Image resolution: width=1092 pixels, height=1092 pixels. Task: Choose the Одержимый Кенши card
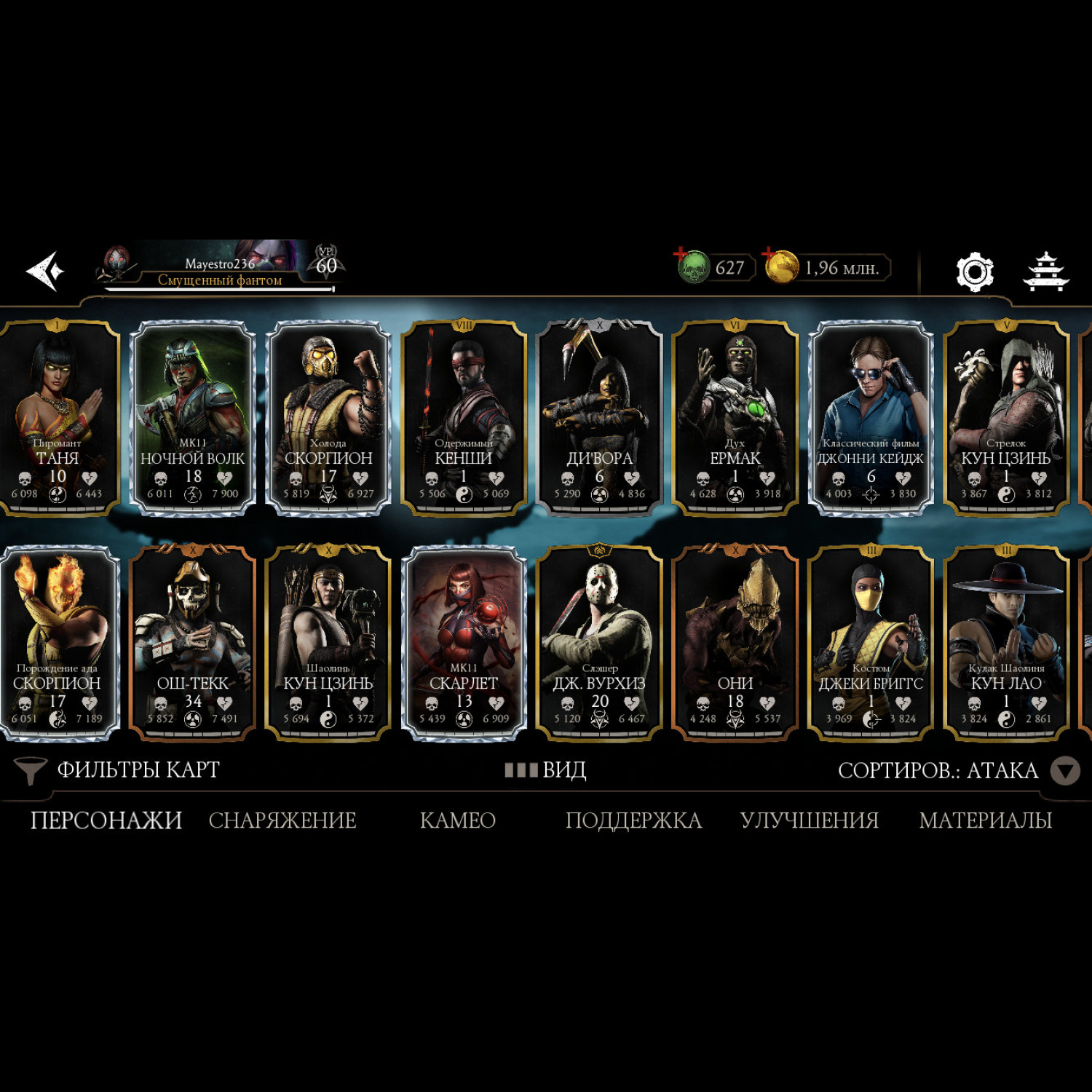coord(464,419)
